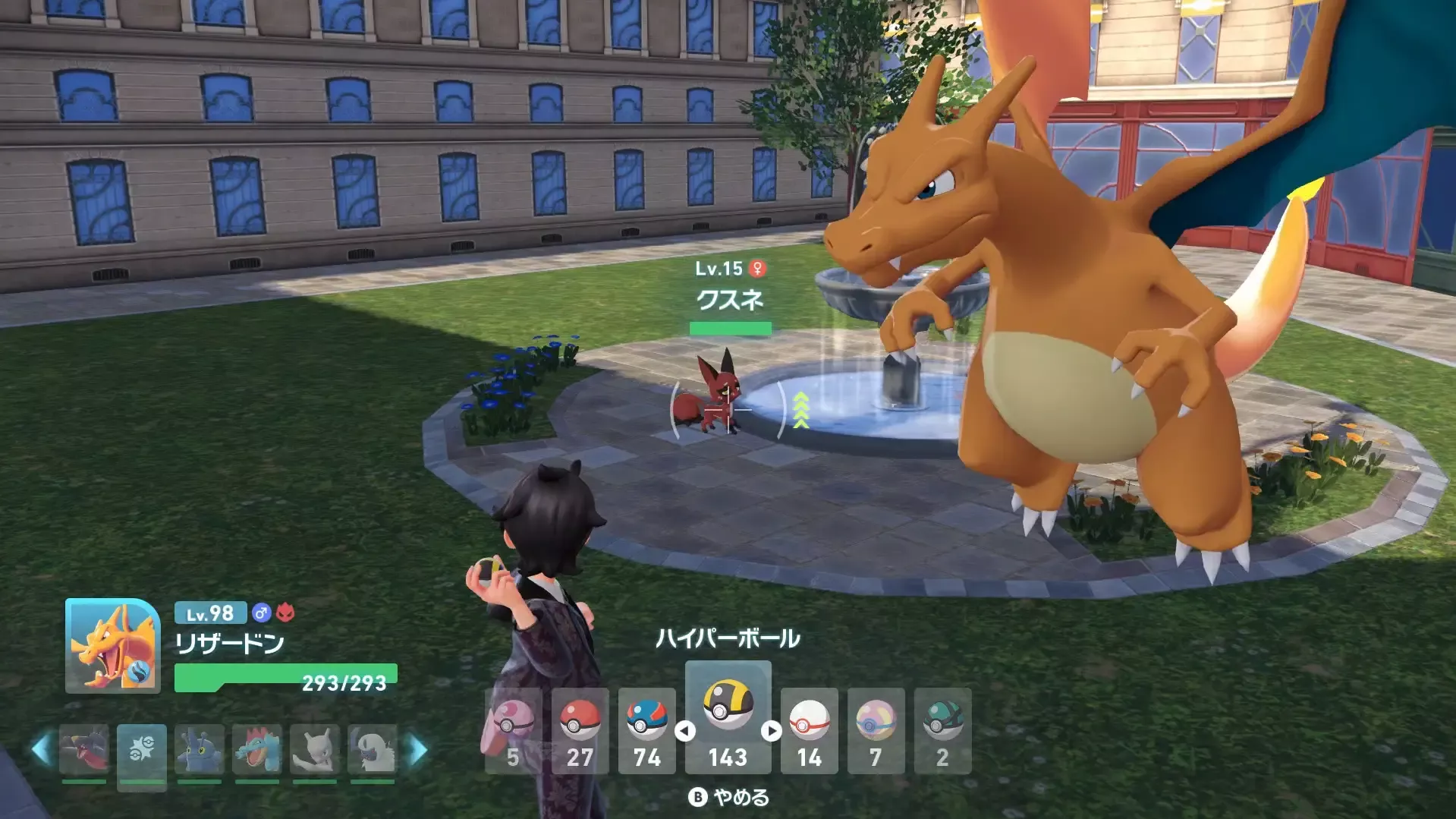The height and width of the screenshot is (819, 1456).
Task: Cycle ball selection right with the arrow
Action: 771,731
